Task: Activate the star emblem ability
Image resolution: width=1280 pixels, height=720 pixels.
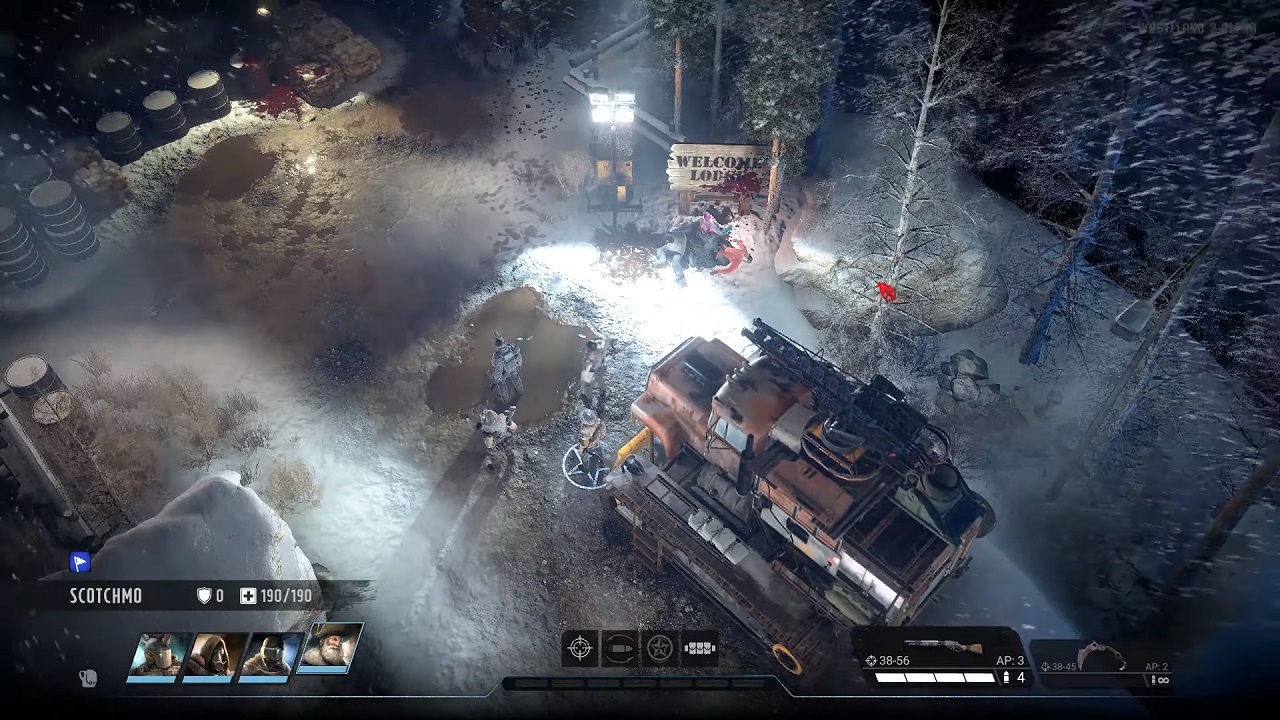Action: click(659, 648)
